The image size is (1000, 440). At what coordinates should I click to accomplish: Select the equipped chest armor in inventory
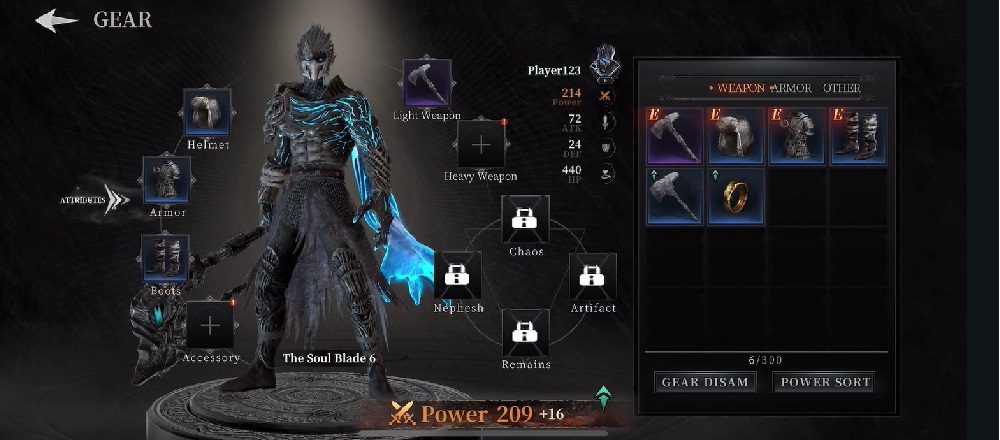797,136
